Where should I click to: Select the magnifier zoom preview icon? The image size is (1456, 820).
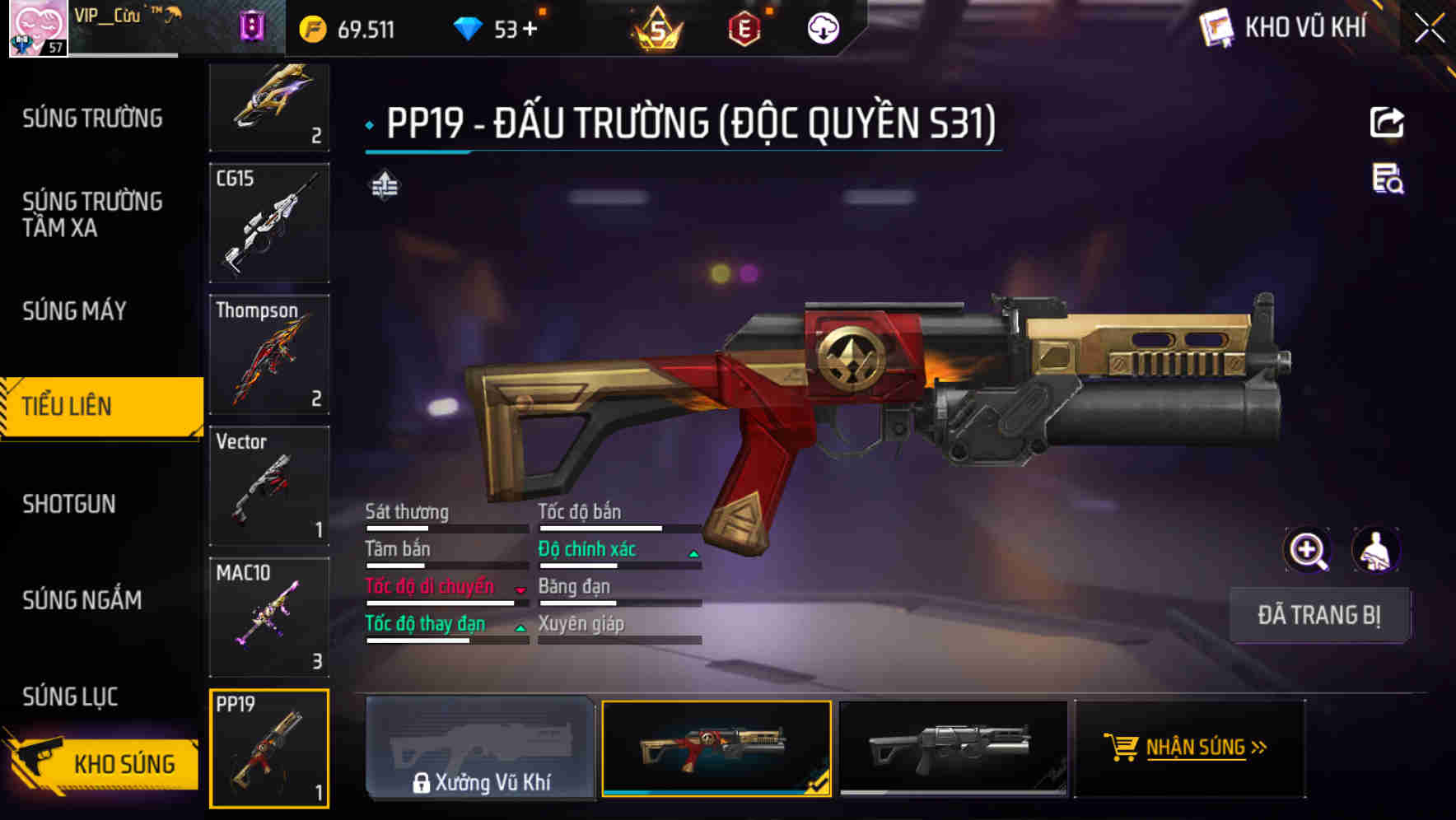pyautogui.click(x=1309, y=550)
